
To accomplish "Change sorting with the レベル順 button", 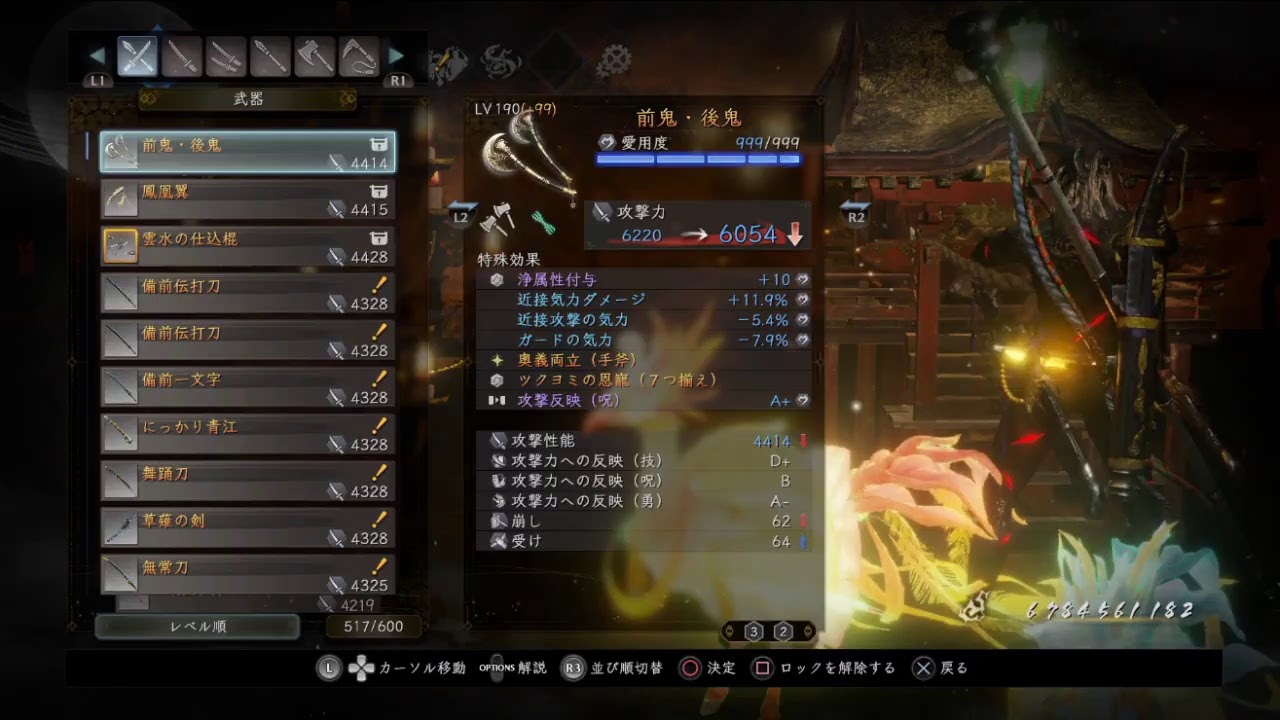I will pos(197,627).
